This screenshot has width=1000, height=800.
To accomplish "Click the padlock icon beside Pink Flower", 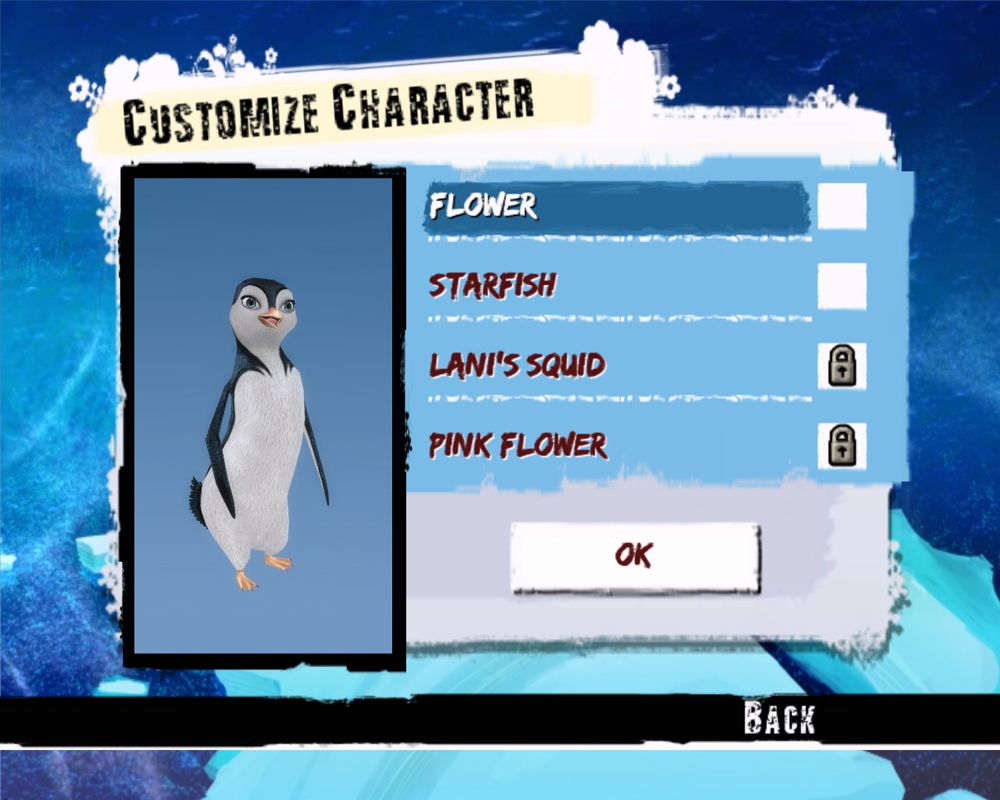I will coord(842,446).
